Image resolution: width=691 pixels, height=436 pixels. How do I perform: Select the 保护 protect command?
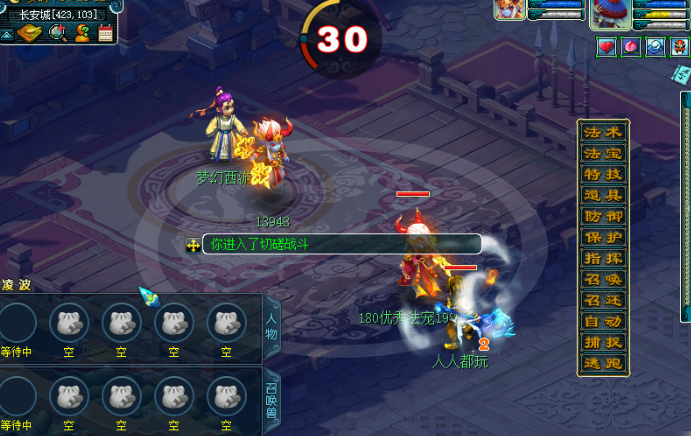(603, 238)
